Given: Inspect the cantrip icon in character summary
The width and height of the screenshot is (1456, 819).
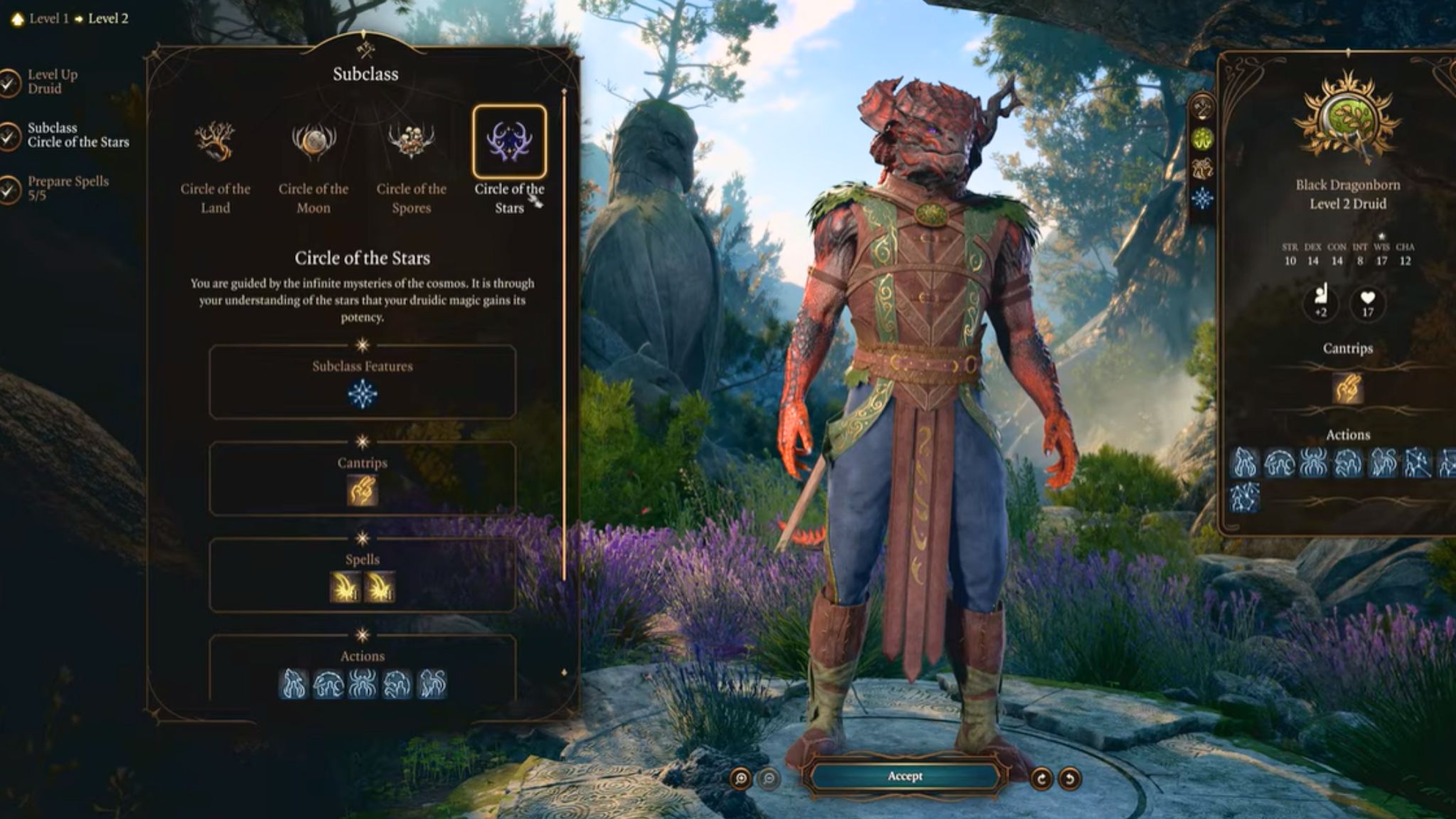Looking at the screenshot, I should pyautogui.click(x=1347, y=389).
